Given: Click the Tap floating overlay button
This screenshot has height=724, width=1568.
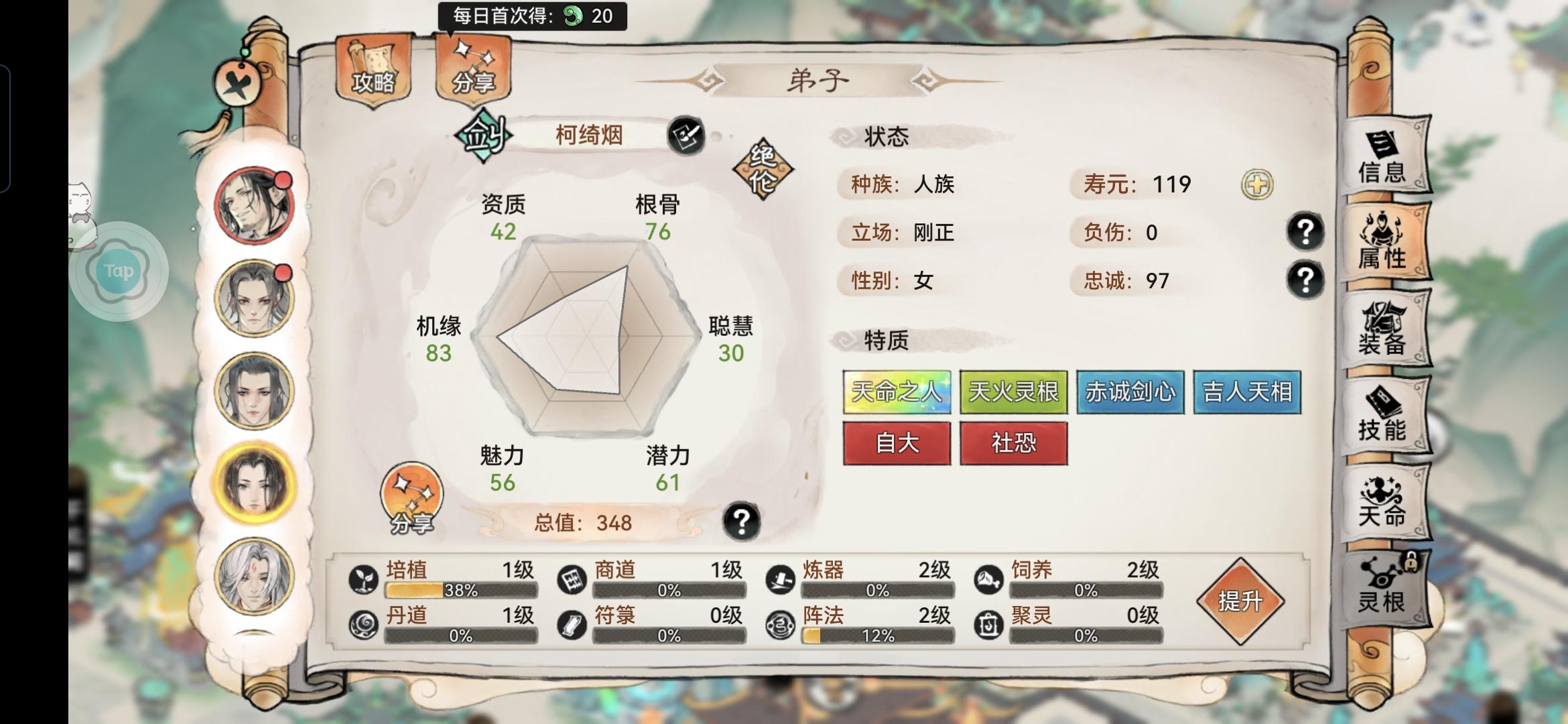Looking at the screenshot, I should coord(119,271).
